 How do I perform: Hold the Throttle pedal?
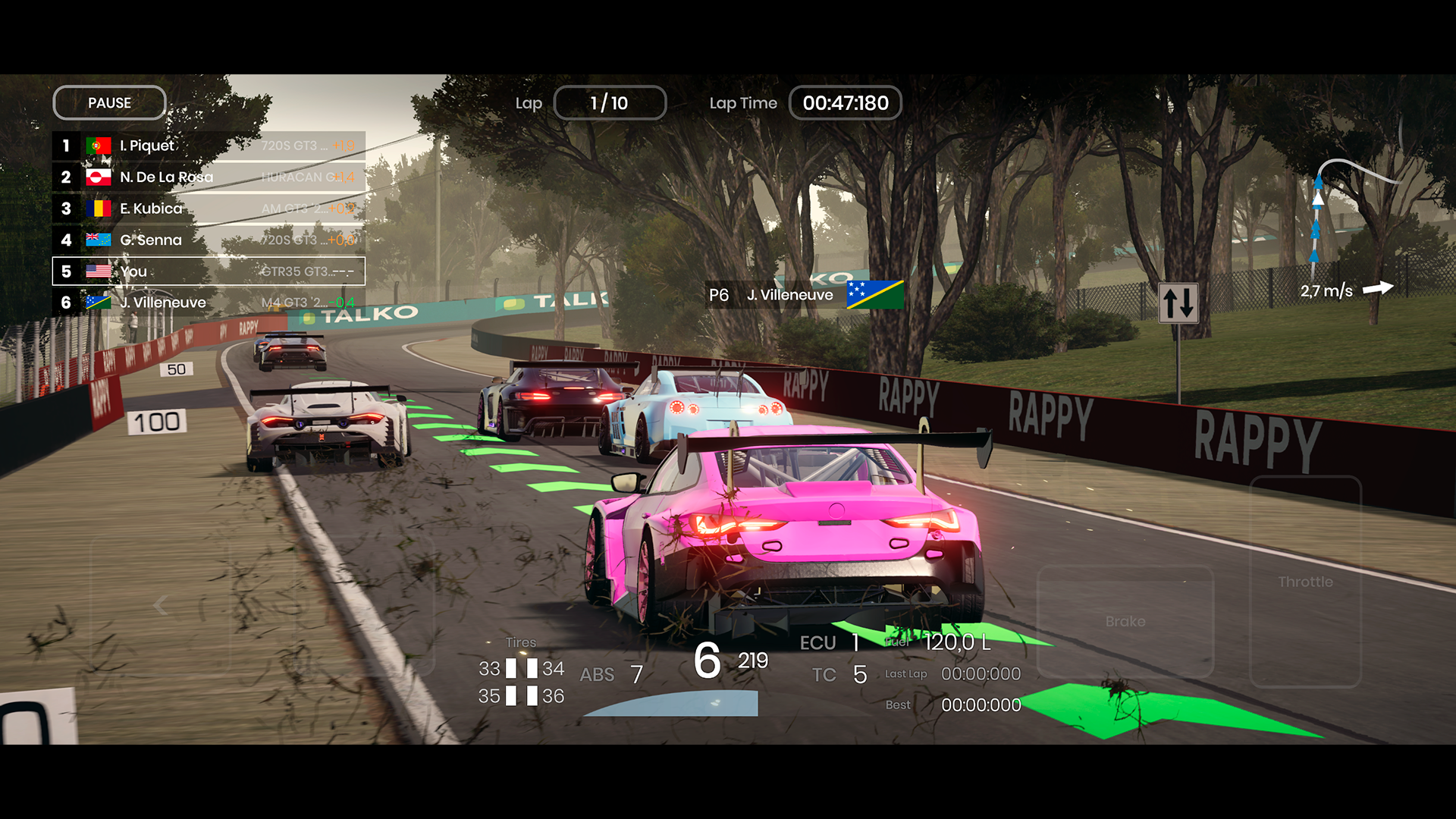click(1304, 582)
